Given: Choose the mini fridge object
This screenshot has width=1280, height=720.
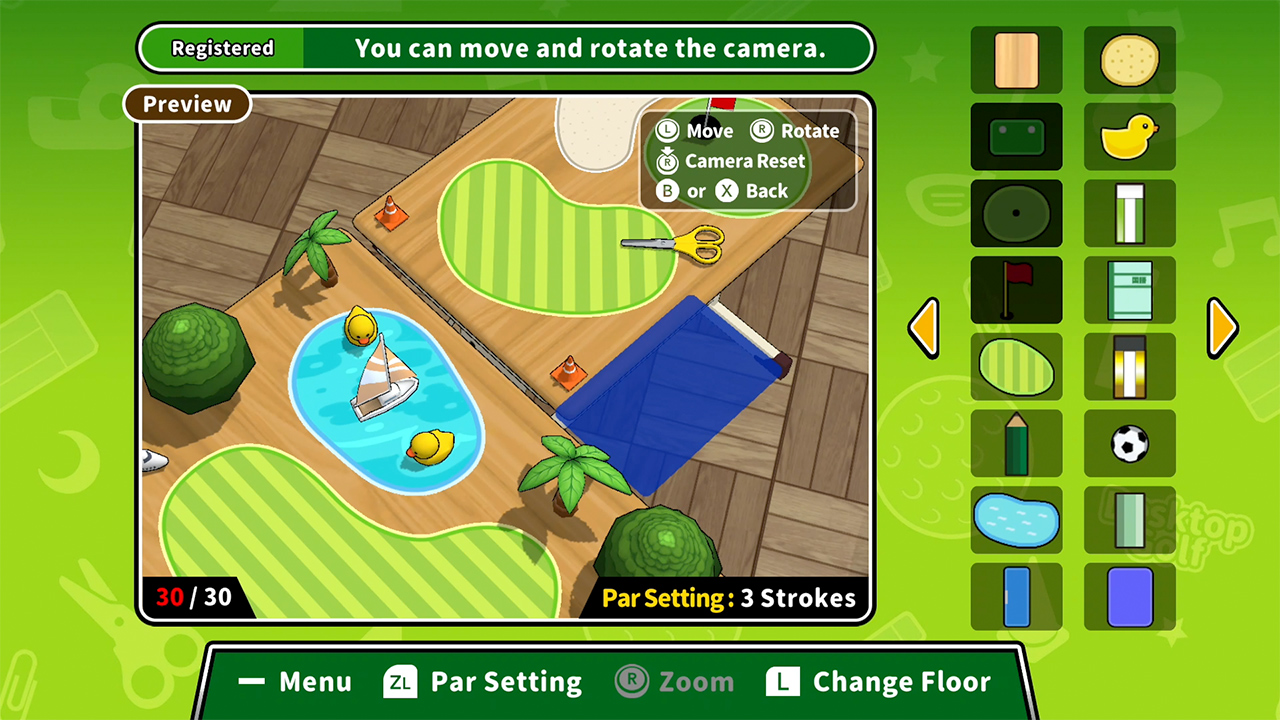Looking at the screenshot, I should coord(1129,290).
